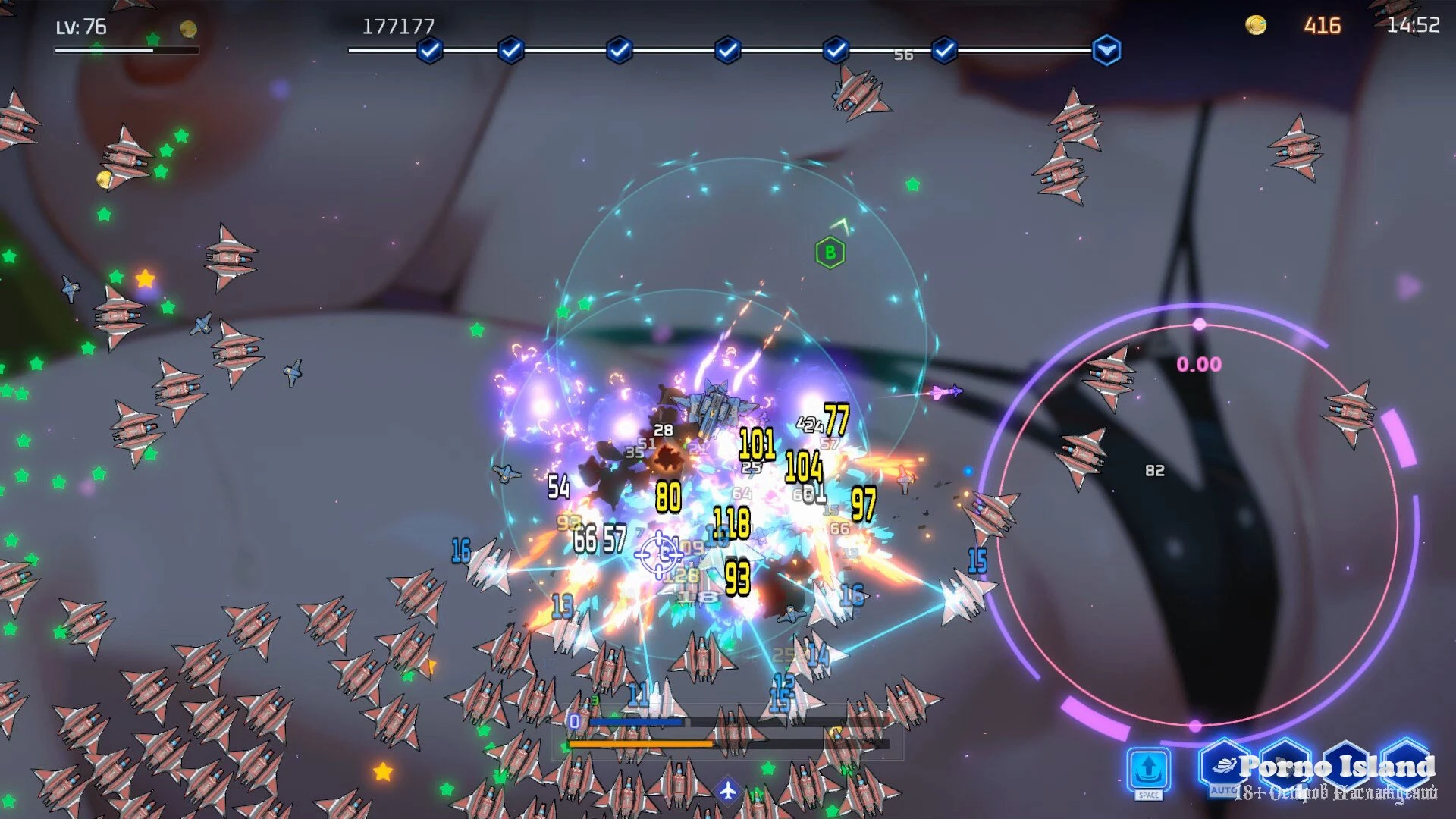
Task: Select the final boss marker on the progress track
Action: 1106,51
